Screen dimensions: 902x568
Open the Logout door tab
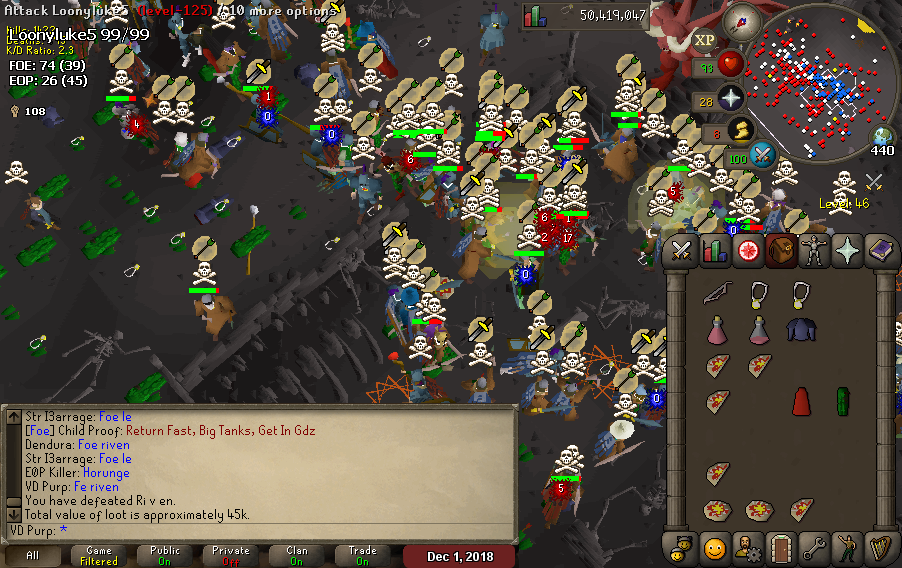(x=781, y=547)
